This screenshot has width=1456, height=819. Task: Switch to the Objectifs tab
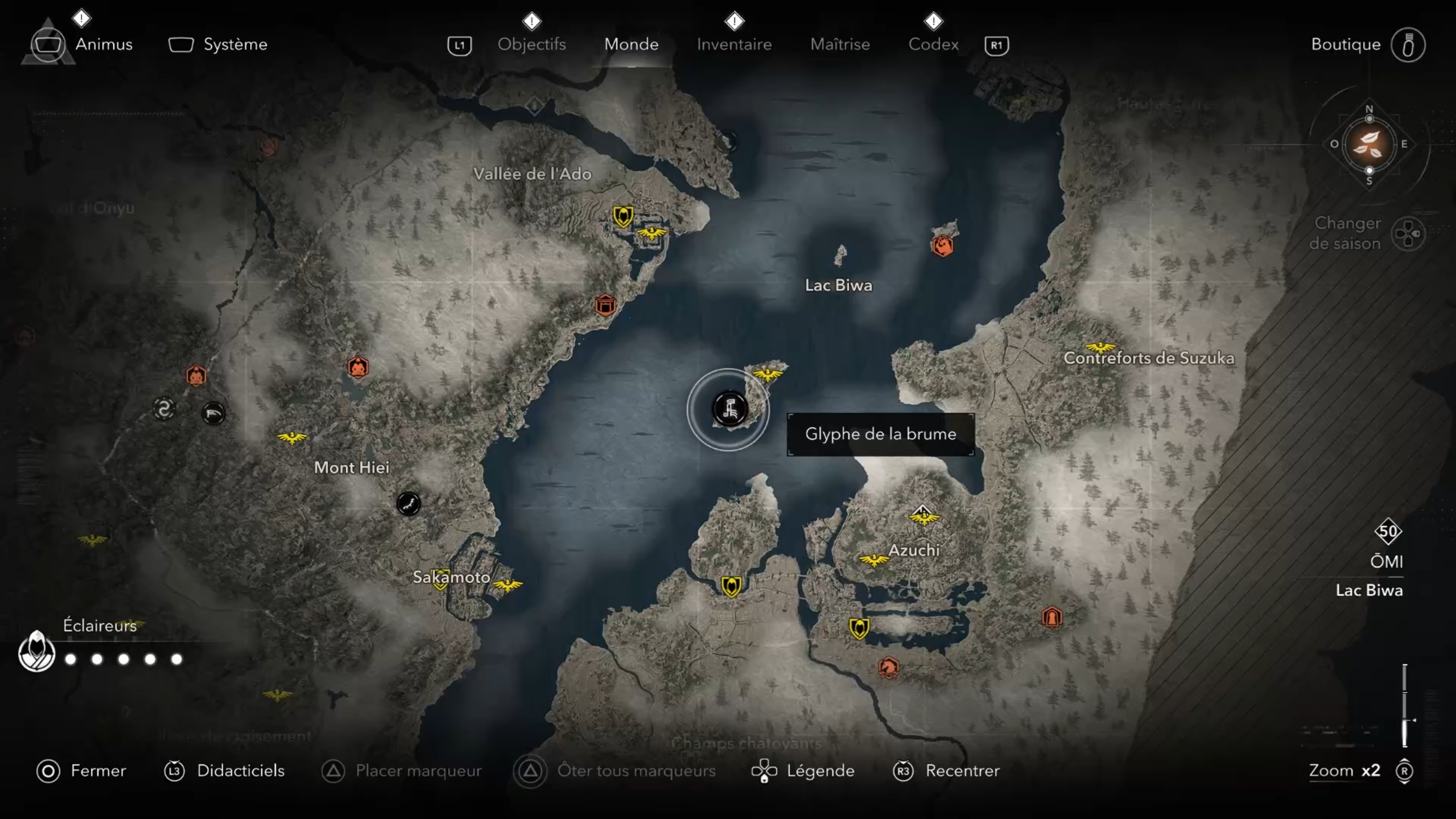pos(531,44)
